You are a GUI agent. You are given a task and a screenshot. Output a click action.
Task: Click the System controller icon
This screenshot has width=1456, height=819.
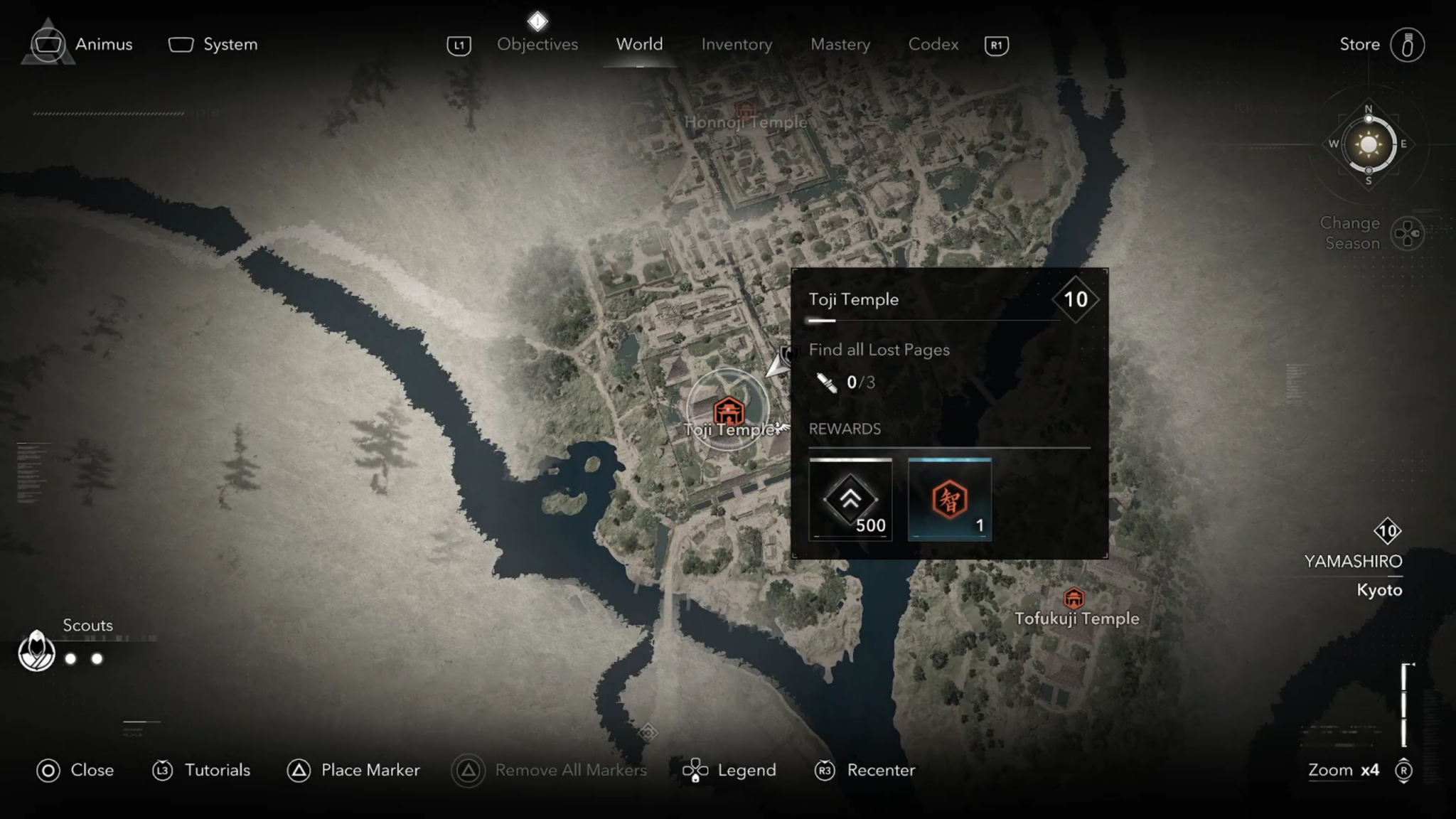[180, 44]
